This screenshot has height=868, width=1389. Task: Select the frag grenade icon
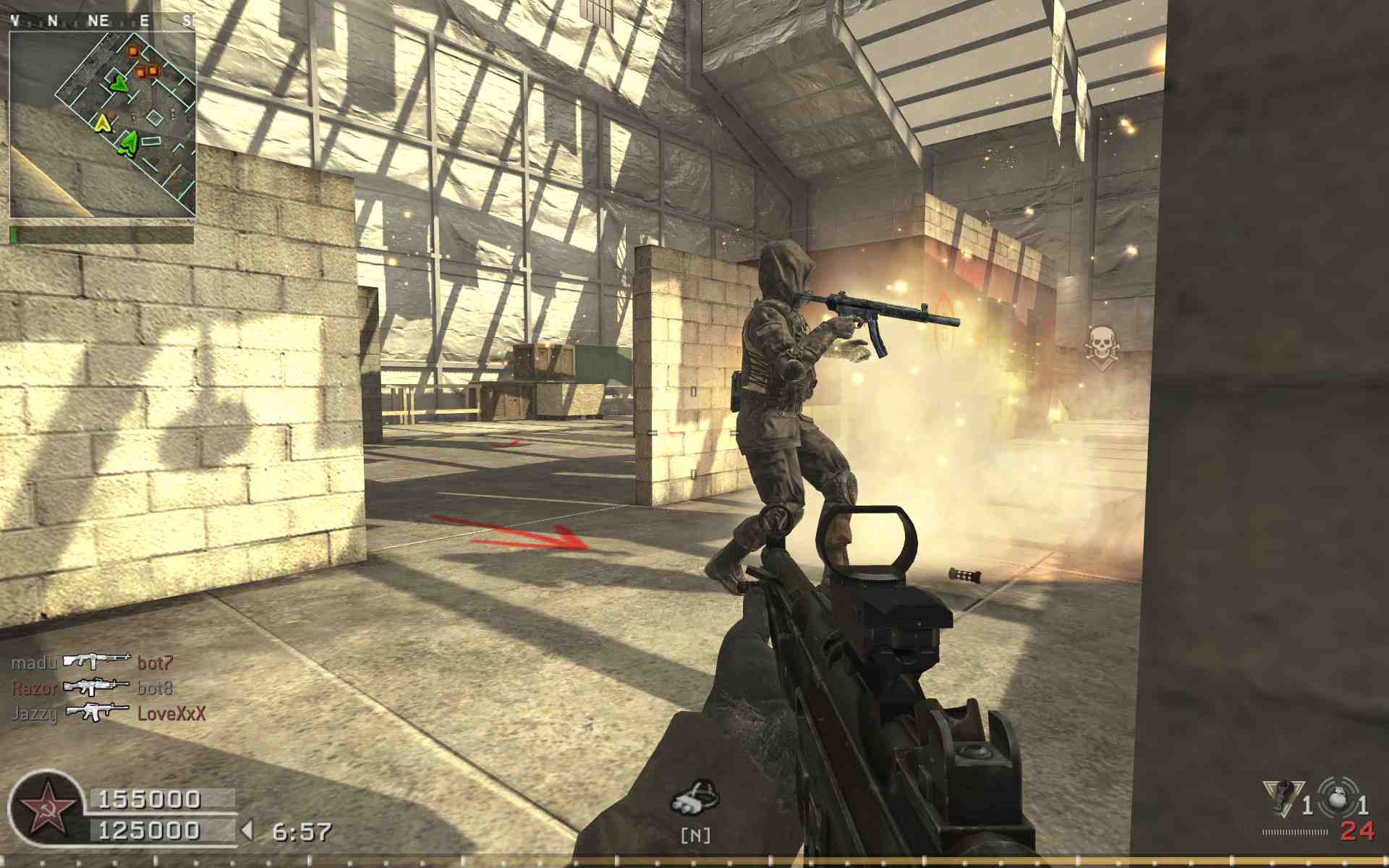click(1338, 797)
